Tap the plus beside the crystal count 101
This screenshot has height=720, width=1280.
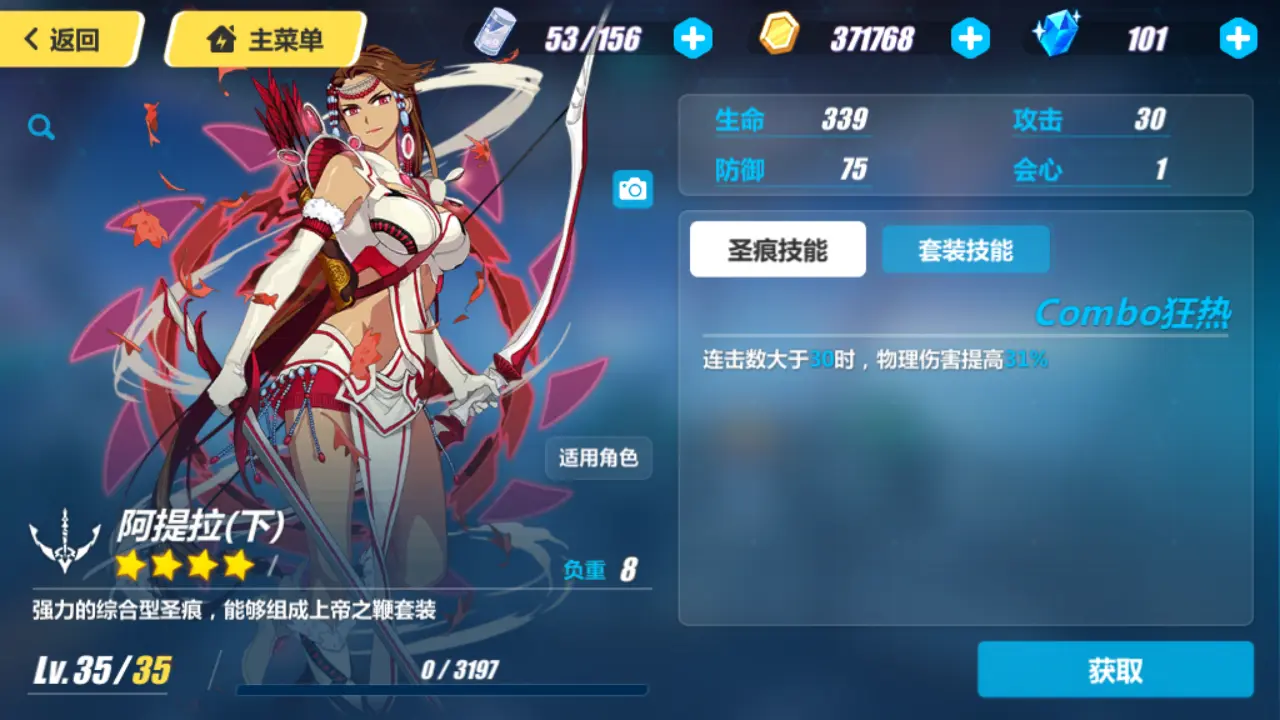1236,36
